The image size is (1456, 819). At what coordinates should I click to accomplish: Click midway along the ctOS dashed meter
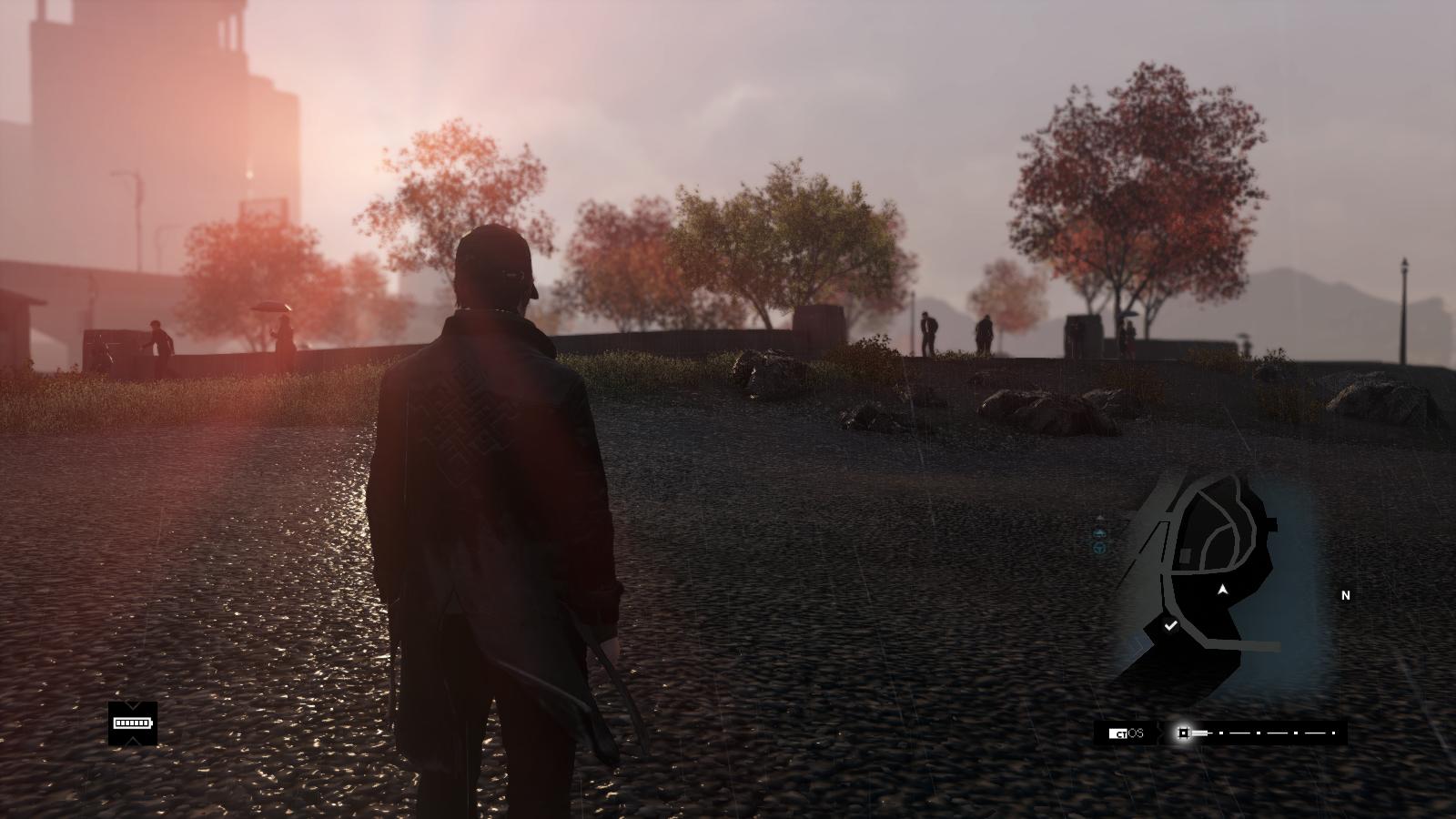(x=1265, y=733)
